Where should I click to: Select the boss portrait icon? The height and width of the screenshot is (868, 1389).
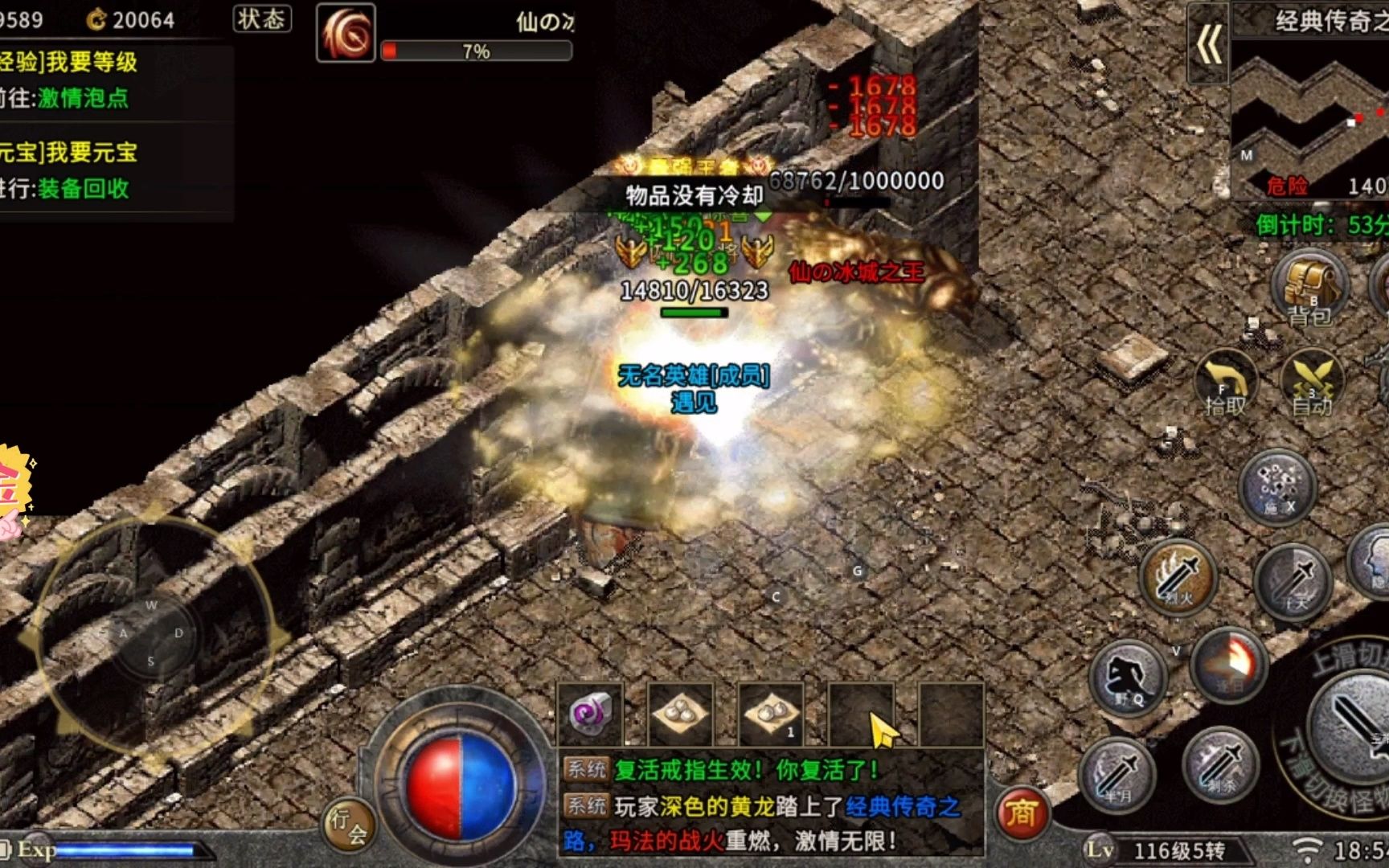[x=346, y=33]
